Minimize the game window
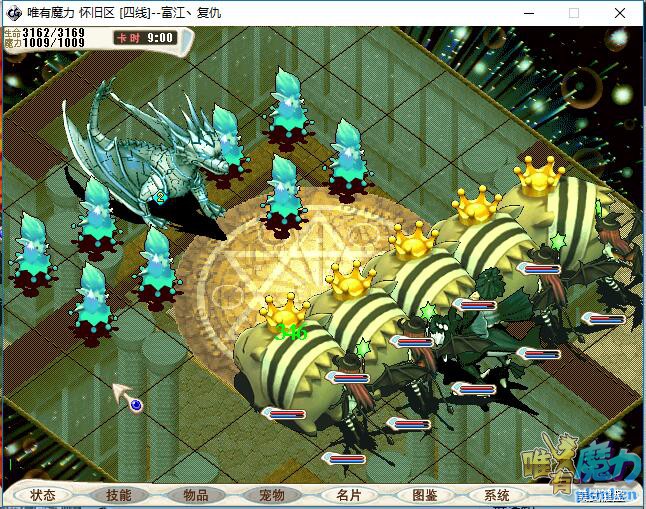646x509 pixels. pos(528,13)
